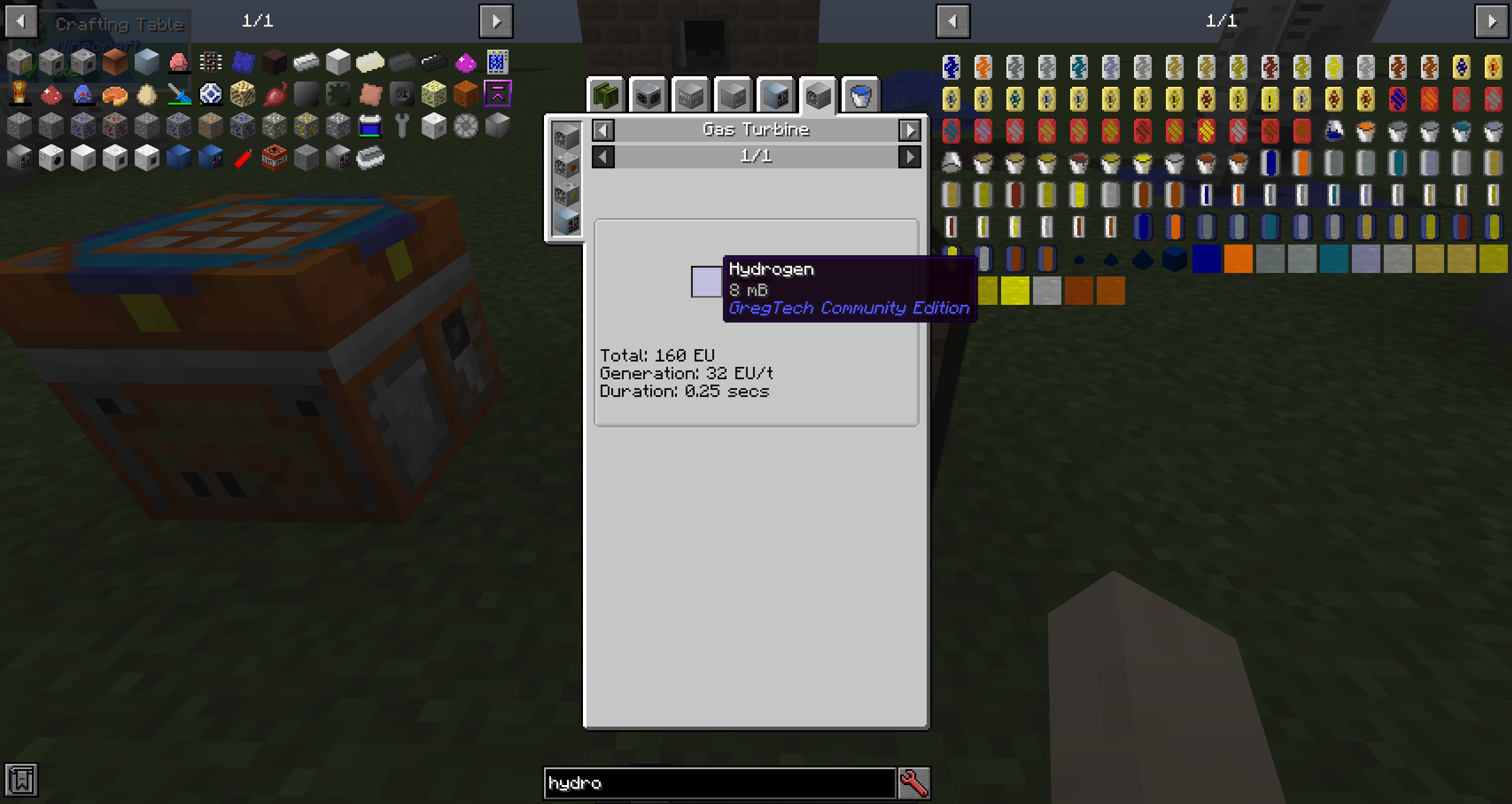
Task: Click the back arrow on the Crafting Table page
Action: [21, 21]
